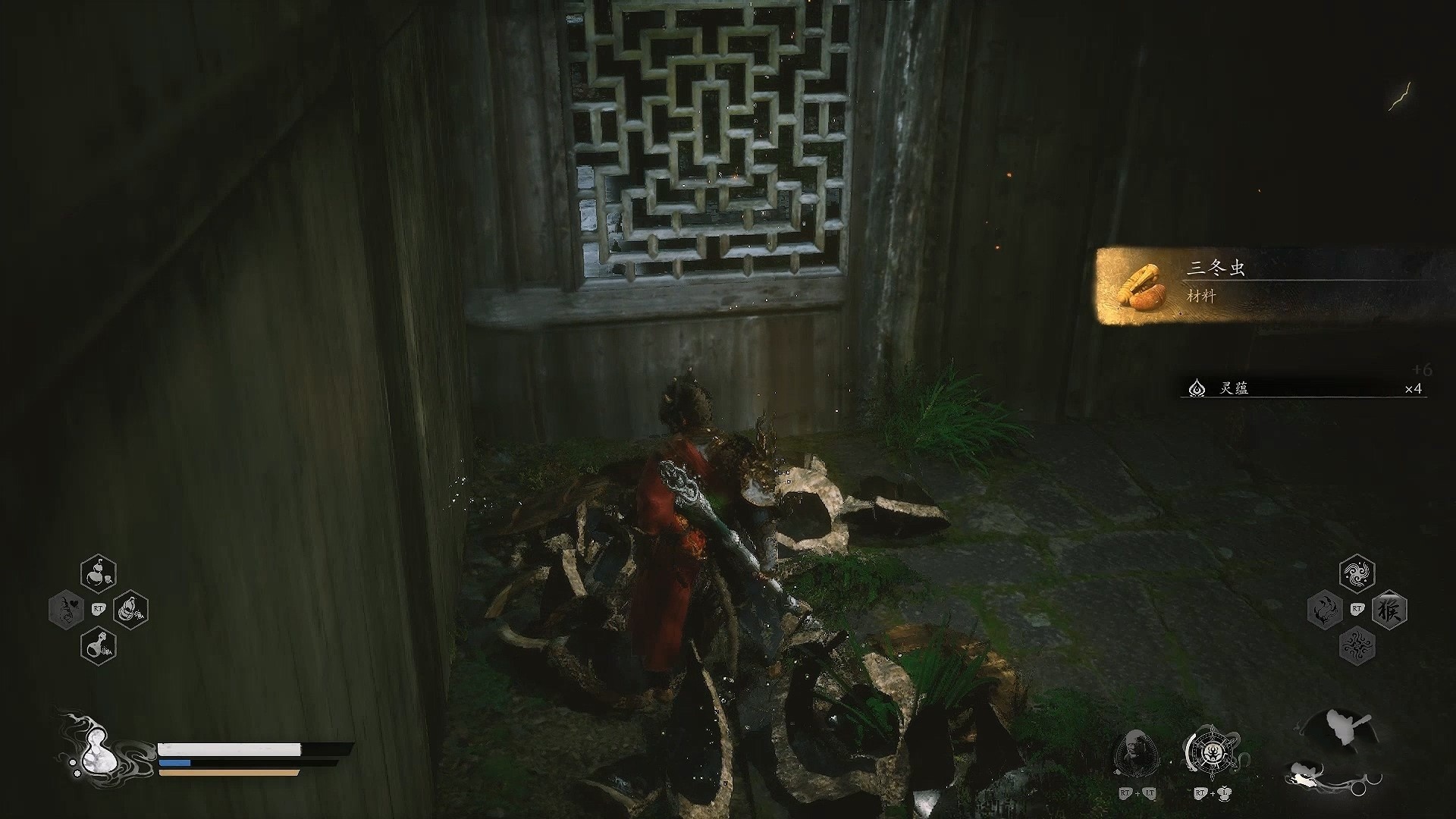Activate the flame spell slot

[1325, 610]
